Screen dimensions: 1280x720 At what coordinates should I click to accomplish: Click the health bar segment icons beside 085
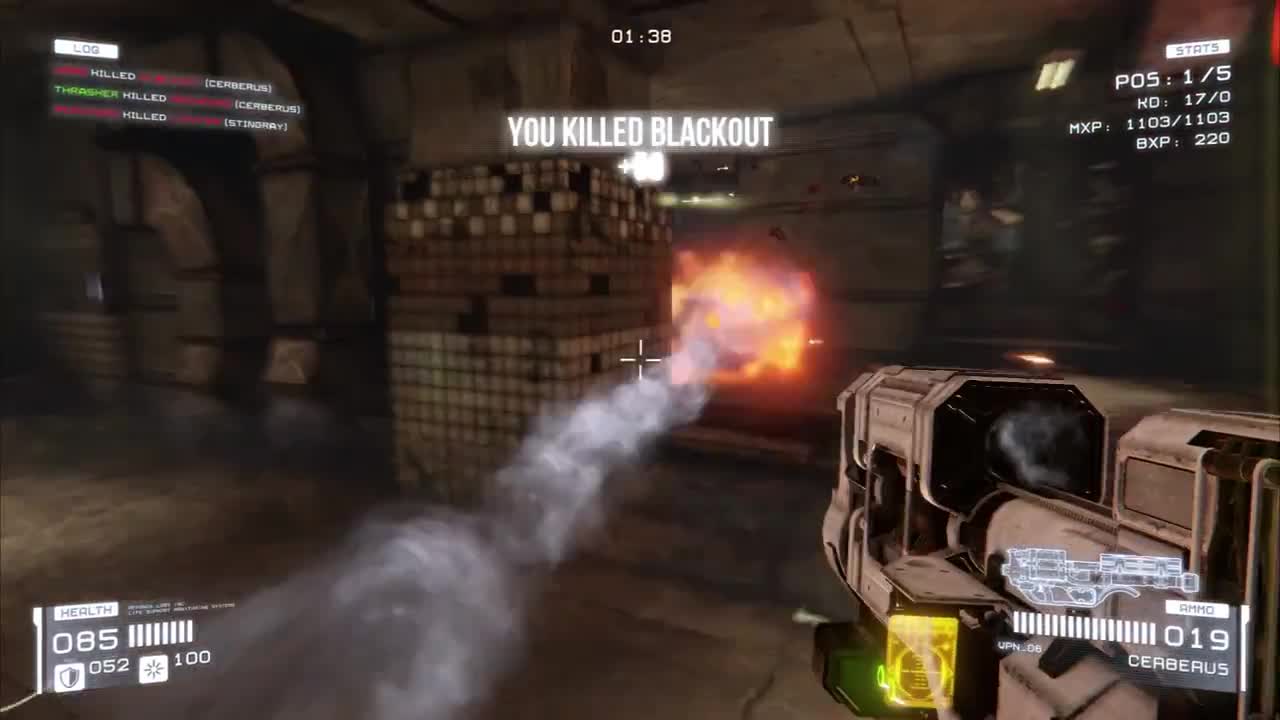(x=160, y=633)
